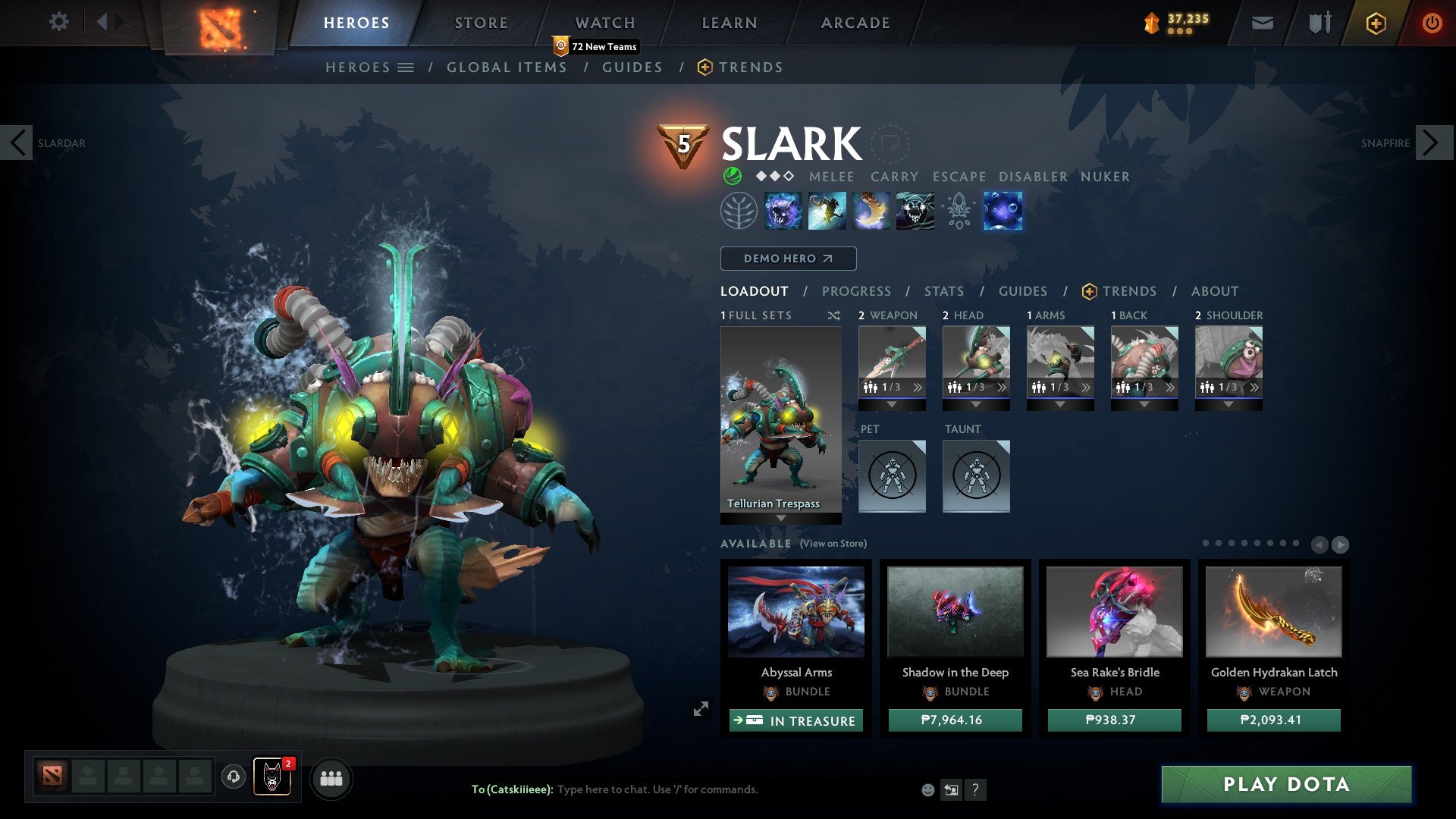Select Slark's Pounce ability icon

[827, 211]
